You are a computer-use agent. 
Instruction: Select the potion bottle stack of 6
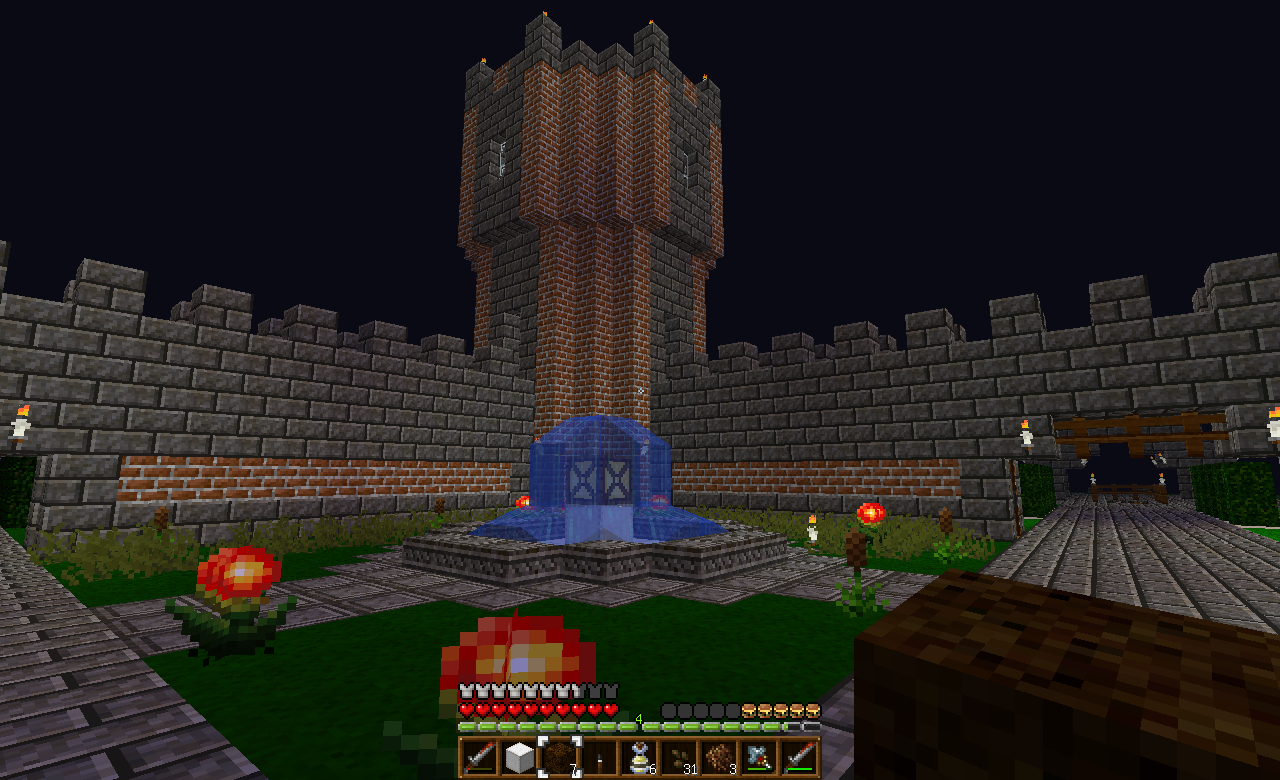pyautogui.click(x=639, y=757)
